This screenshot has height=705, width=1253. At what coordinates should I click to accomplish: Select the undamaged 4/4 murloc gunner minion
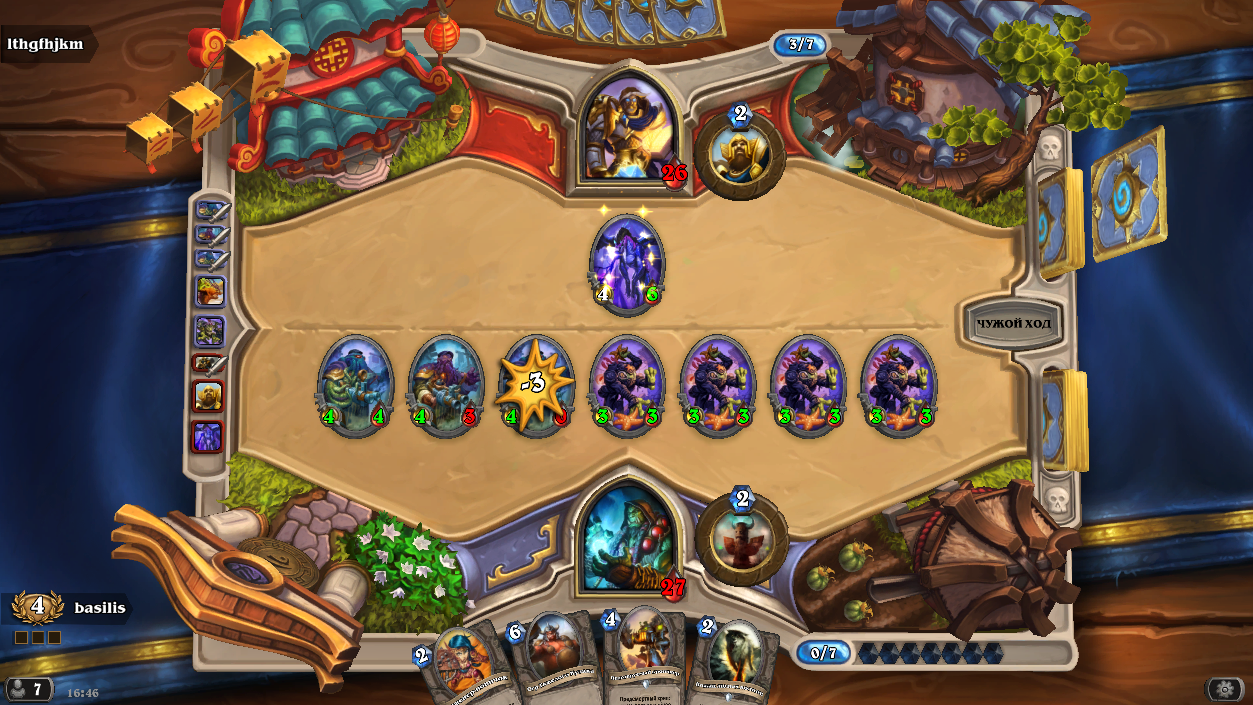click(x=355, y=386)
